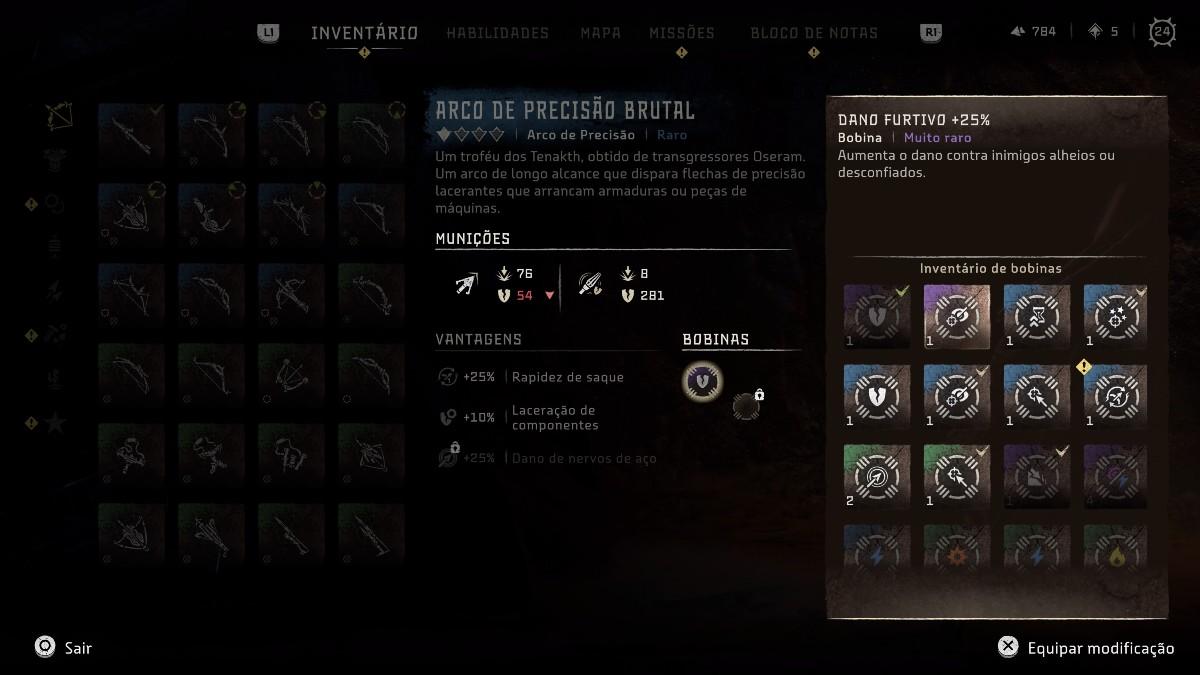Image resolution: width=1200 pixels, height=675 pixels.
Task: Choose the dimmed purple broken-shield coil
Action: pos(876,317)
